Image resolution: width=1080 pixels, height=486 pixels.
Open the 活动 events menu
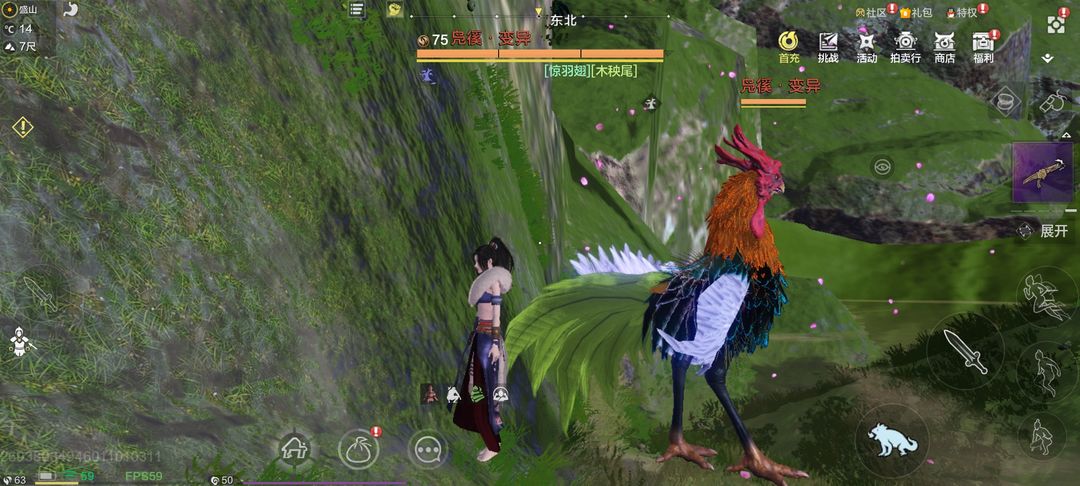pos(866,44)
